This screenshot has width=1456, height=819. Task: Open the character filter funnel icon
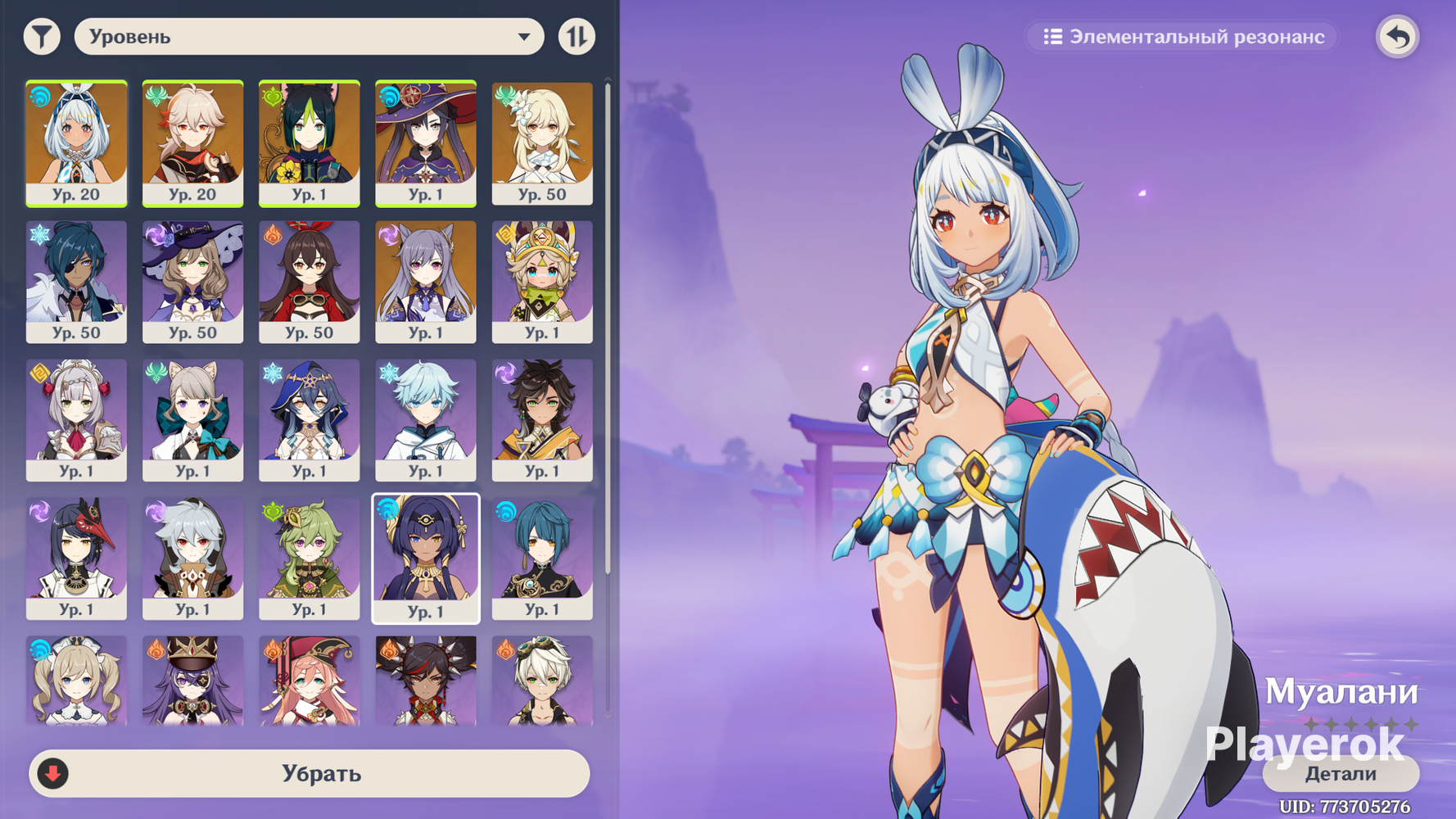pyautogui.click(x=42, y=37)
